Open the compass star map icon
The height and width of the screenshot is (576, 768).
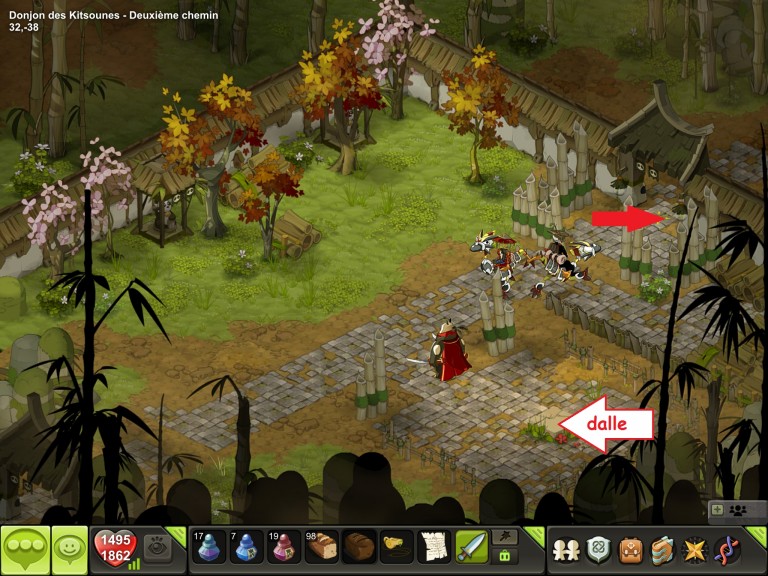[x=694, y=549]
